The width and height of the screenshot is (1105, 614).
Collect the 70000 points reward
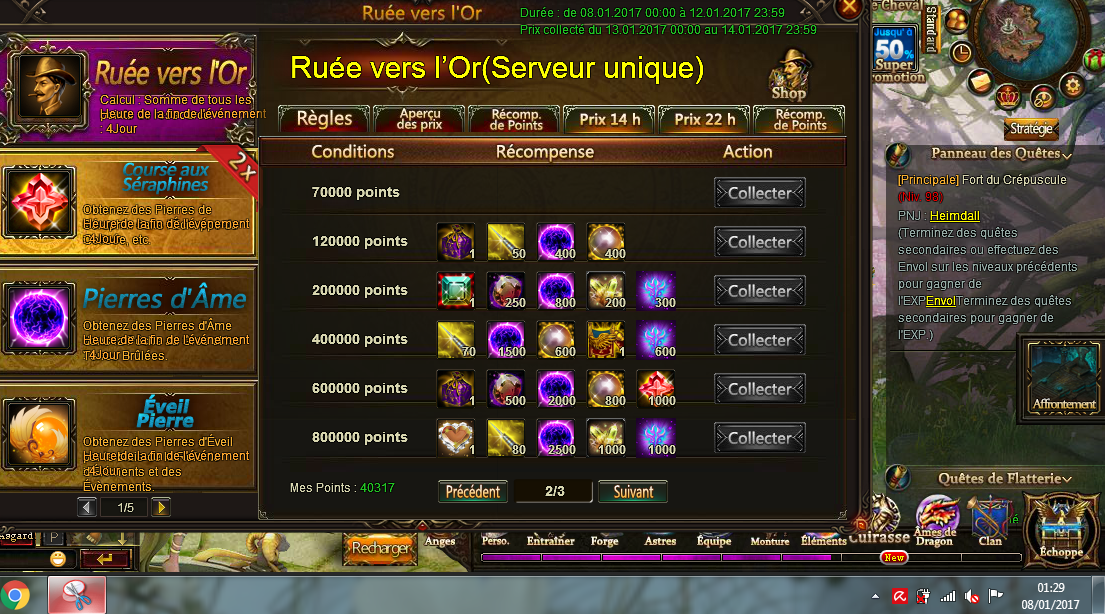pyautogui.click(x=760, y=193)
